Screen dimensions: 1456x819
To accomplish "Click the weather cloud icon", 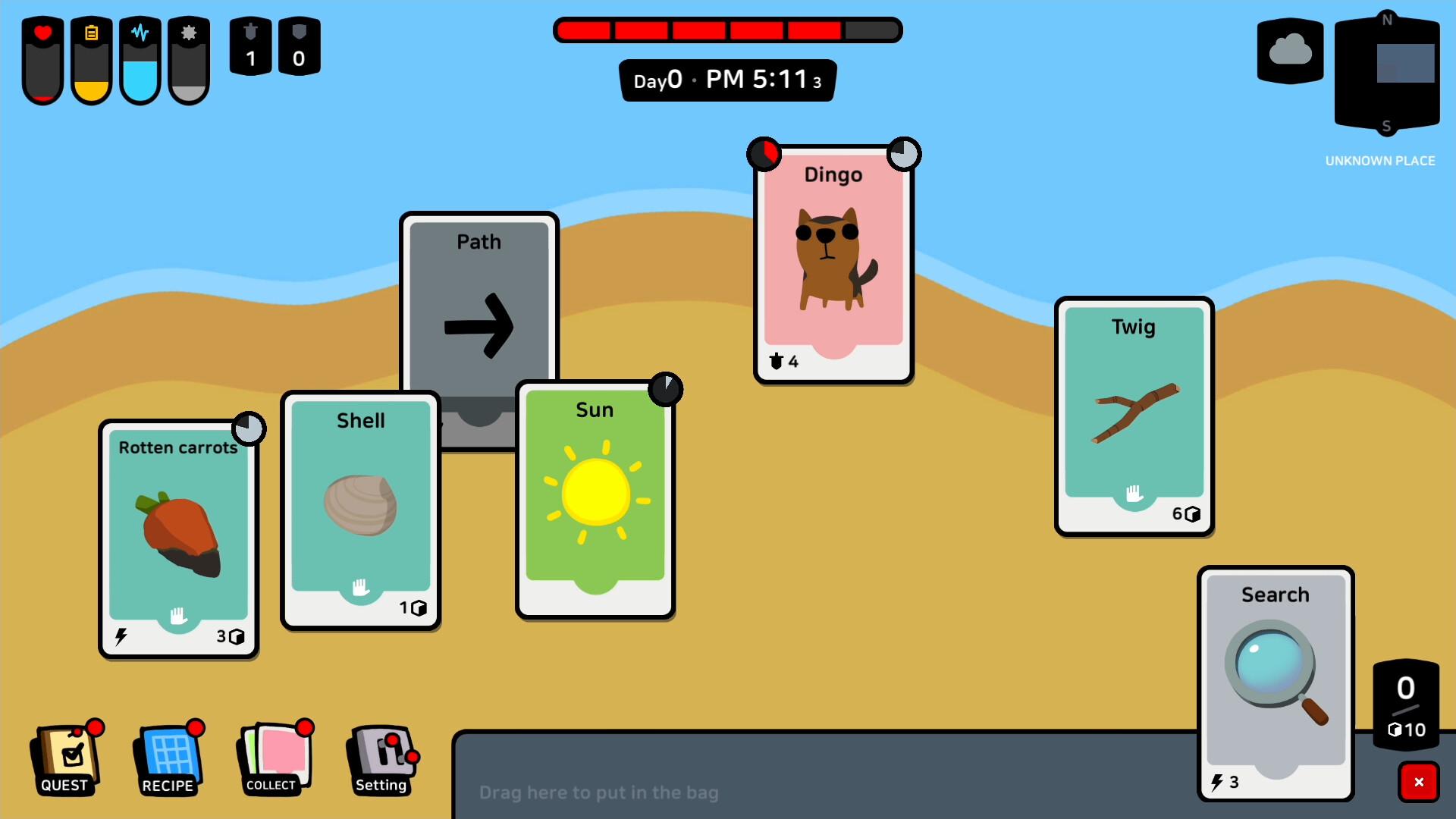I will 1289,50.
